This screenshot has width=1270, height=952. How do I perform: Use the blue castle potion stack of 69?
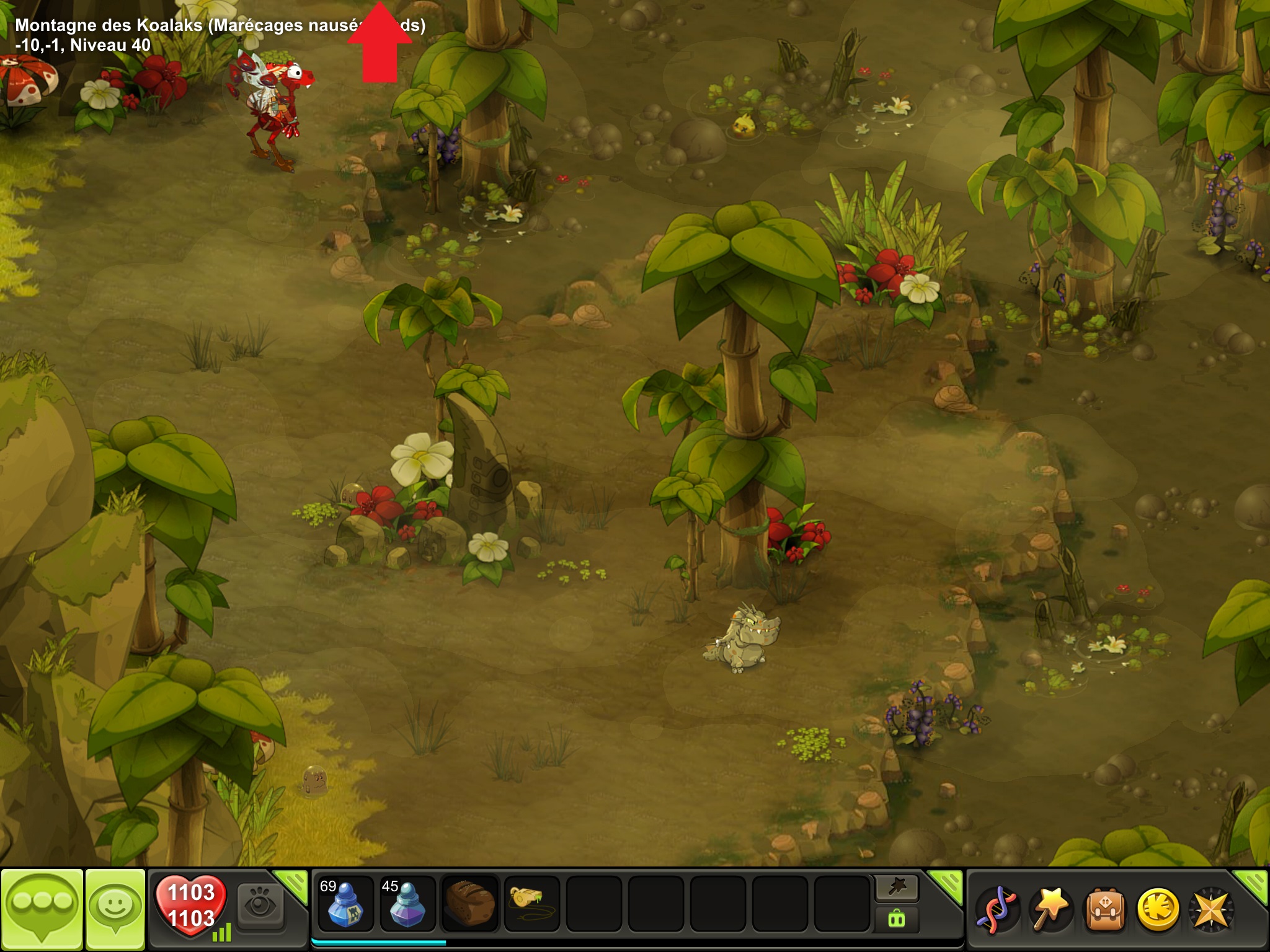coord(345,904)
